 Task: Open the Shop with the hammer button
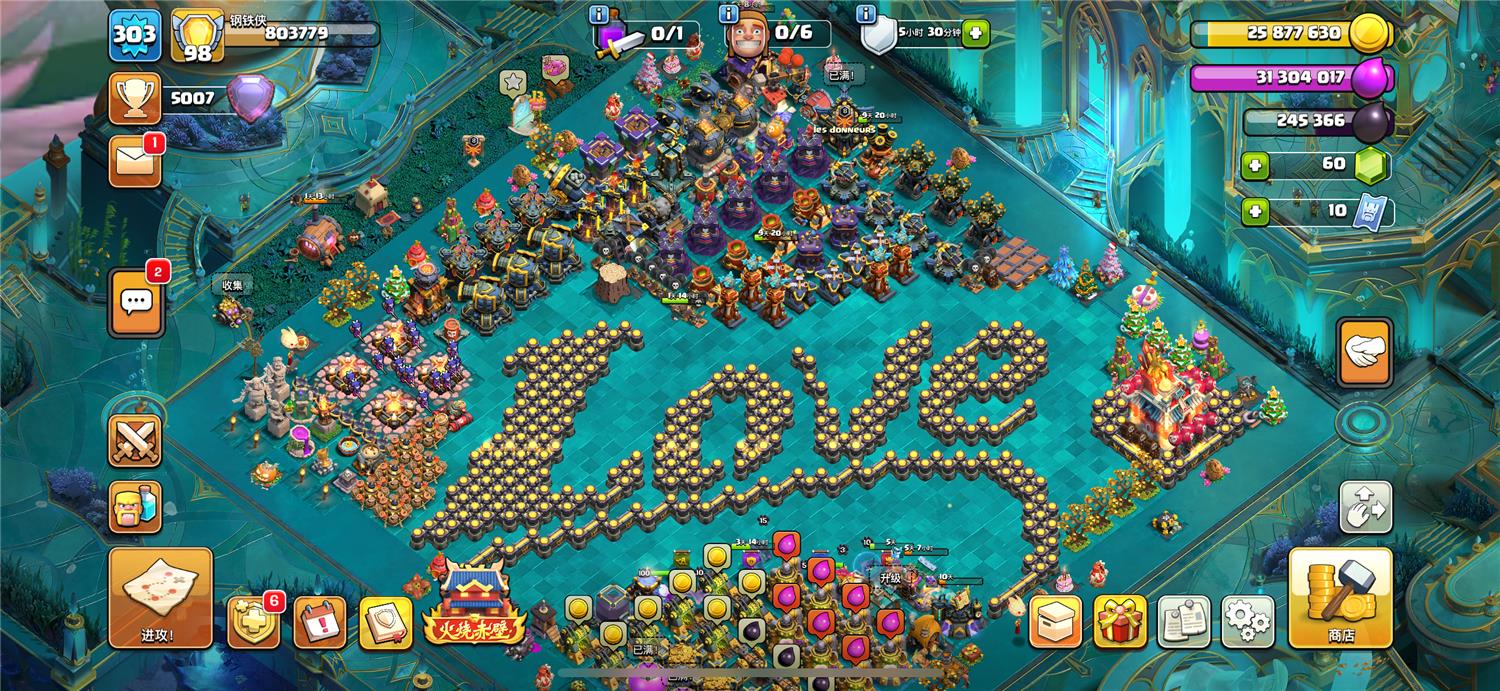pos(1339,596)
